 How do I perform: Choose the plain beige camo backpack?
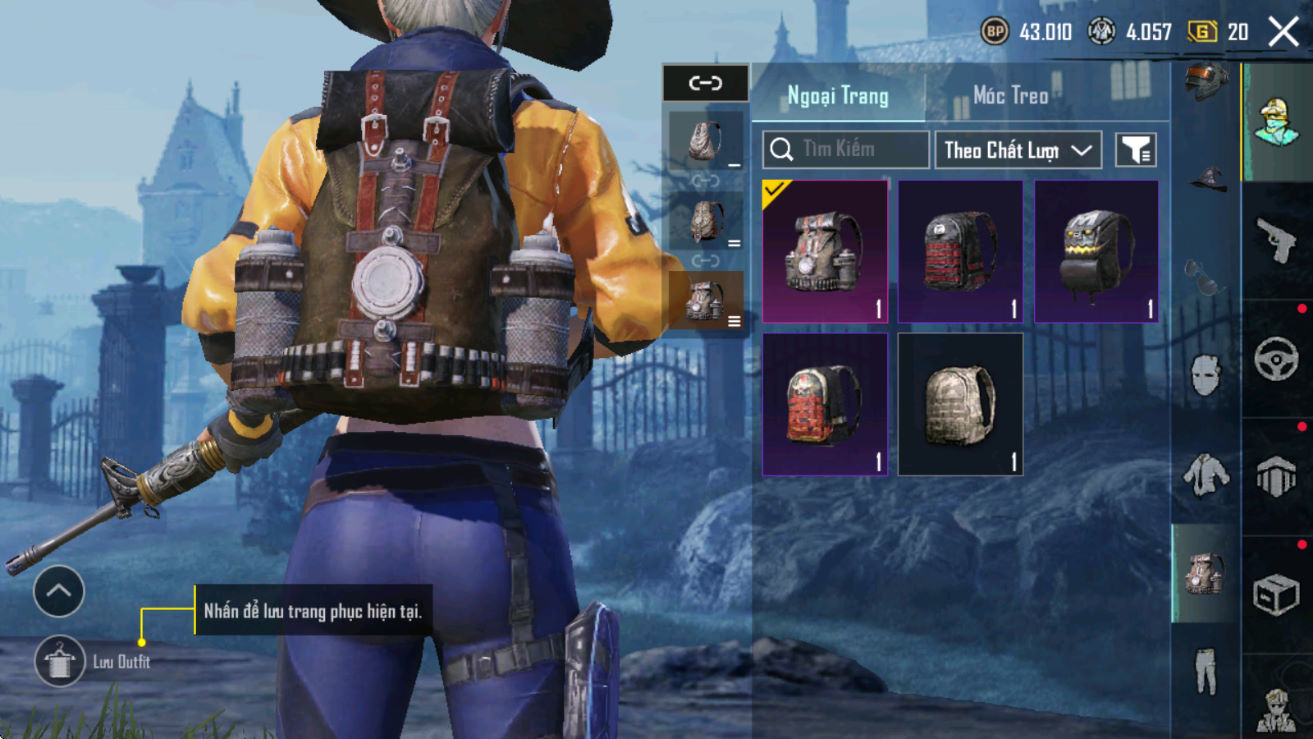pos(960,404)
